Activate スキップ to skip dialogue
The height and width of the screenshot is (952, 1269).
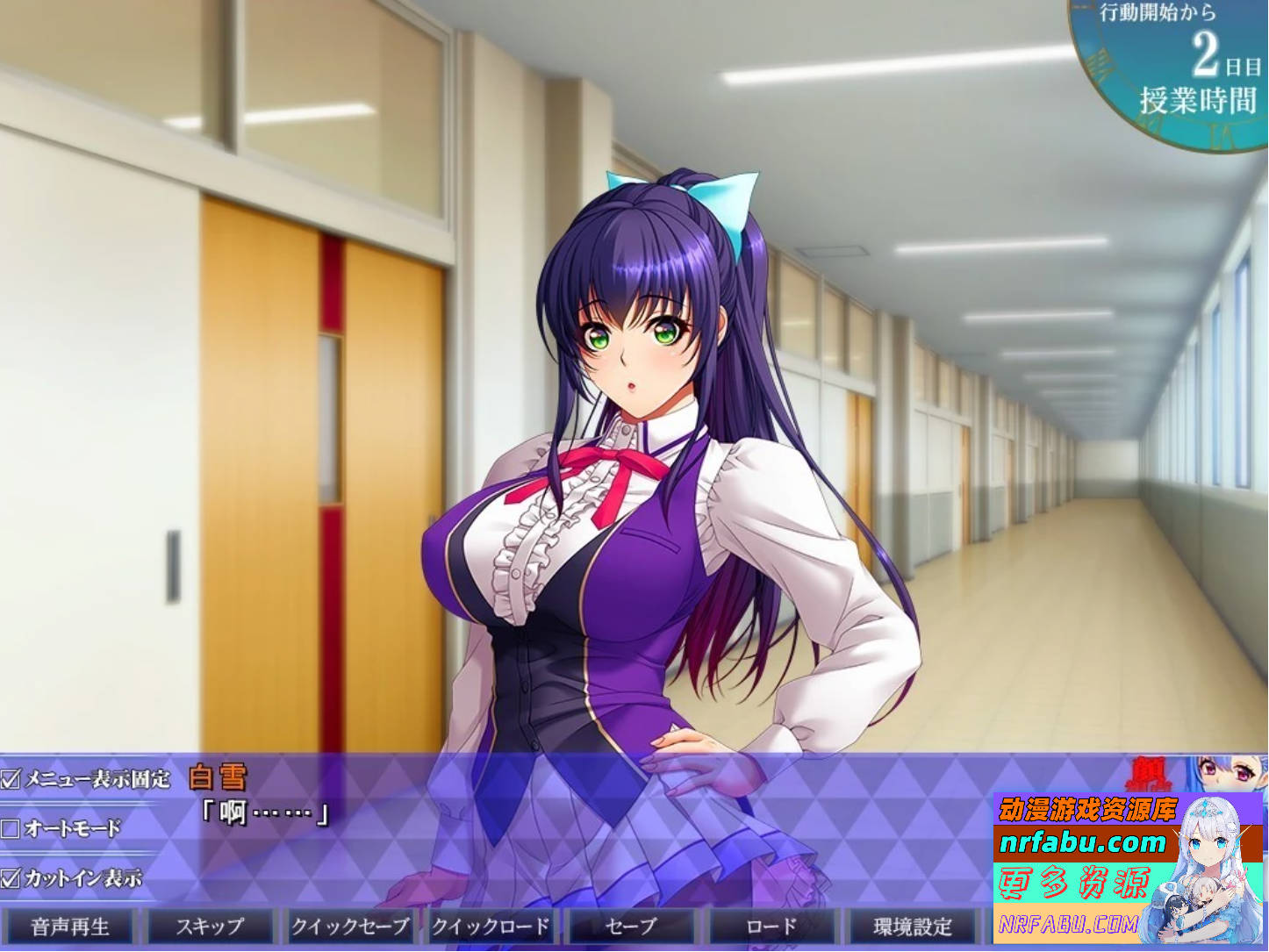click(x=211, y=926)
